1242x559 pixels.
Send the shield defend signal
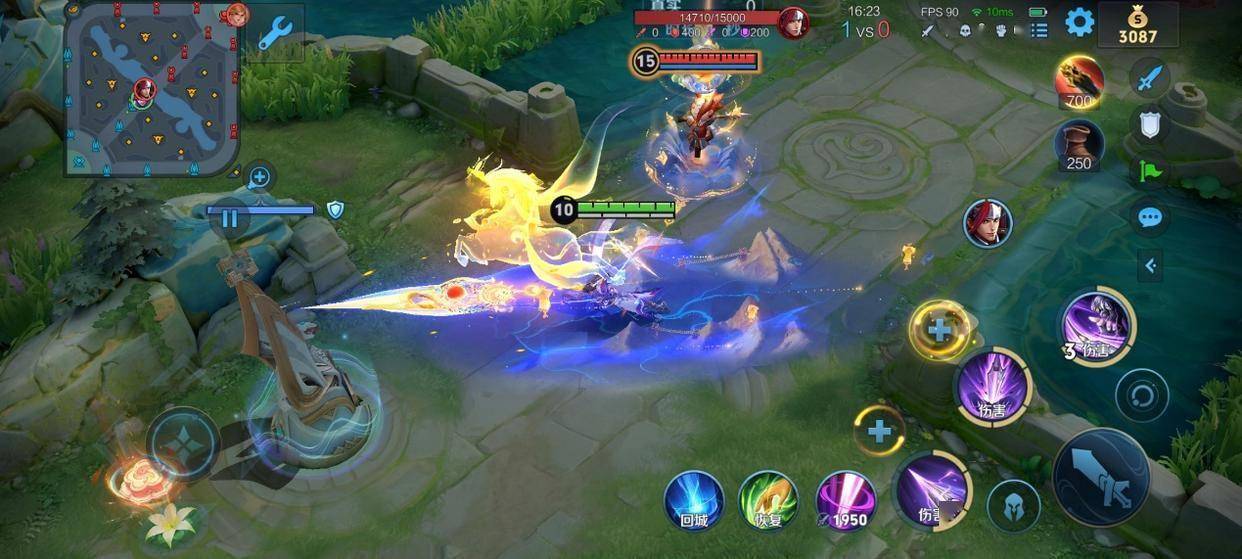click(x=1150, y=123)
